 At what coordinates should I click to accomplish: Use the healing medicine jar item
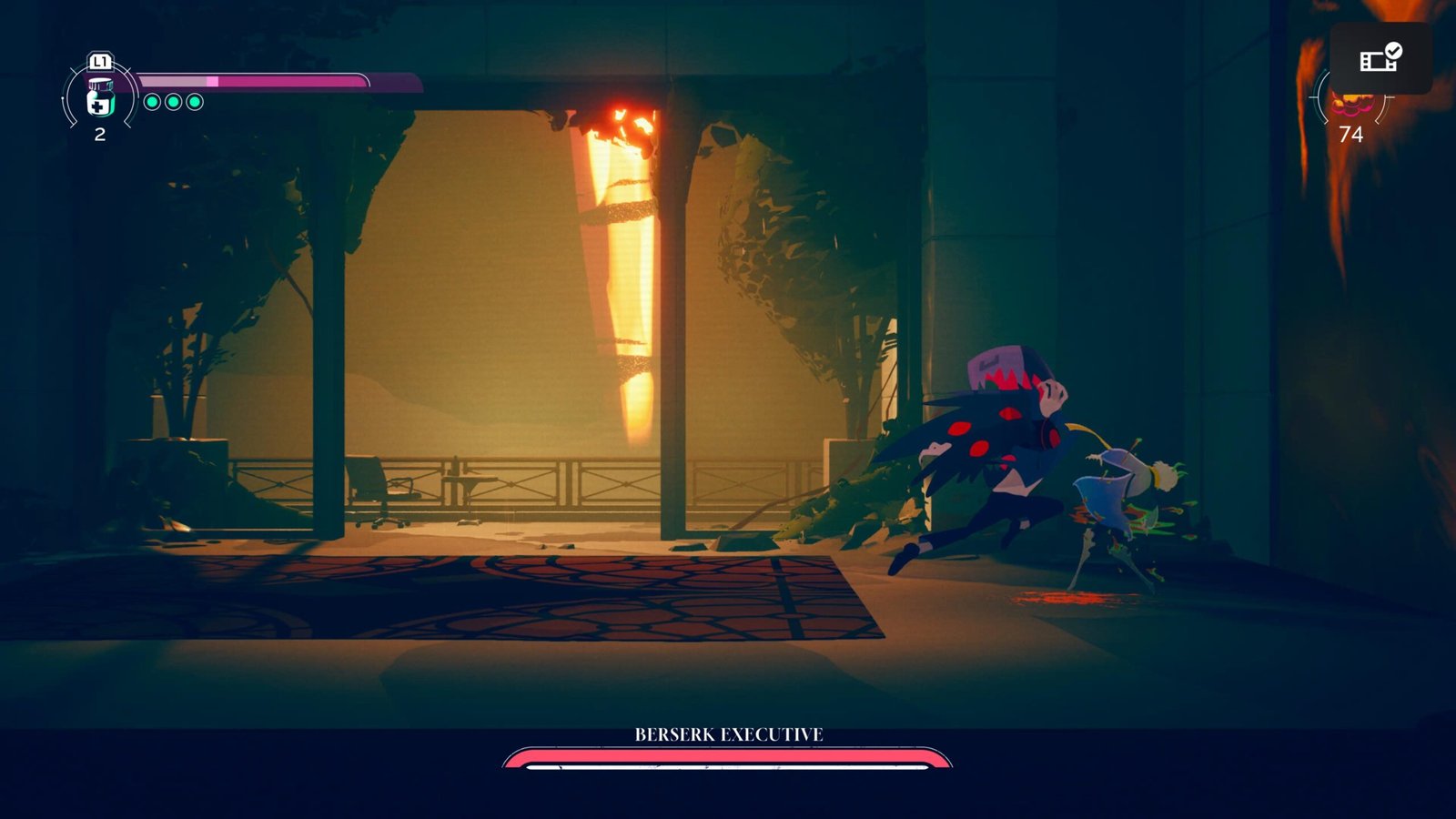(x=100, y=97)
